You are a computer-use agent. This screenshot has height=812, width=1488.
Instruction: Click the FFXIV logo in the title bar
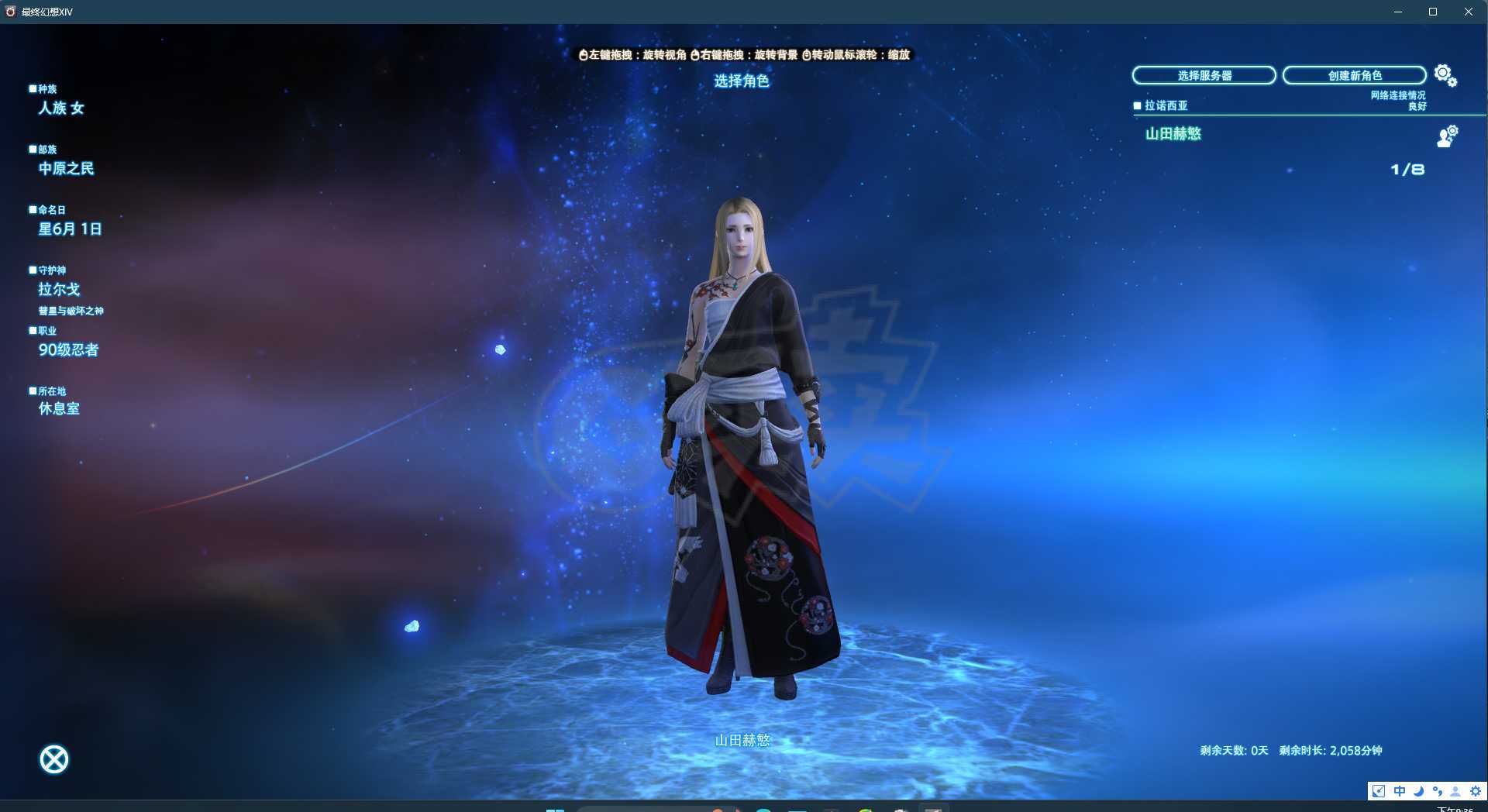pyautogui.click(x=10, y=12)
